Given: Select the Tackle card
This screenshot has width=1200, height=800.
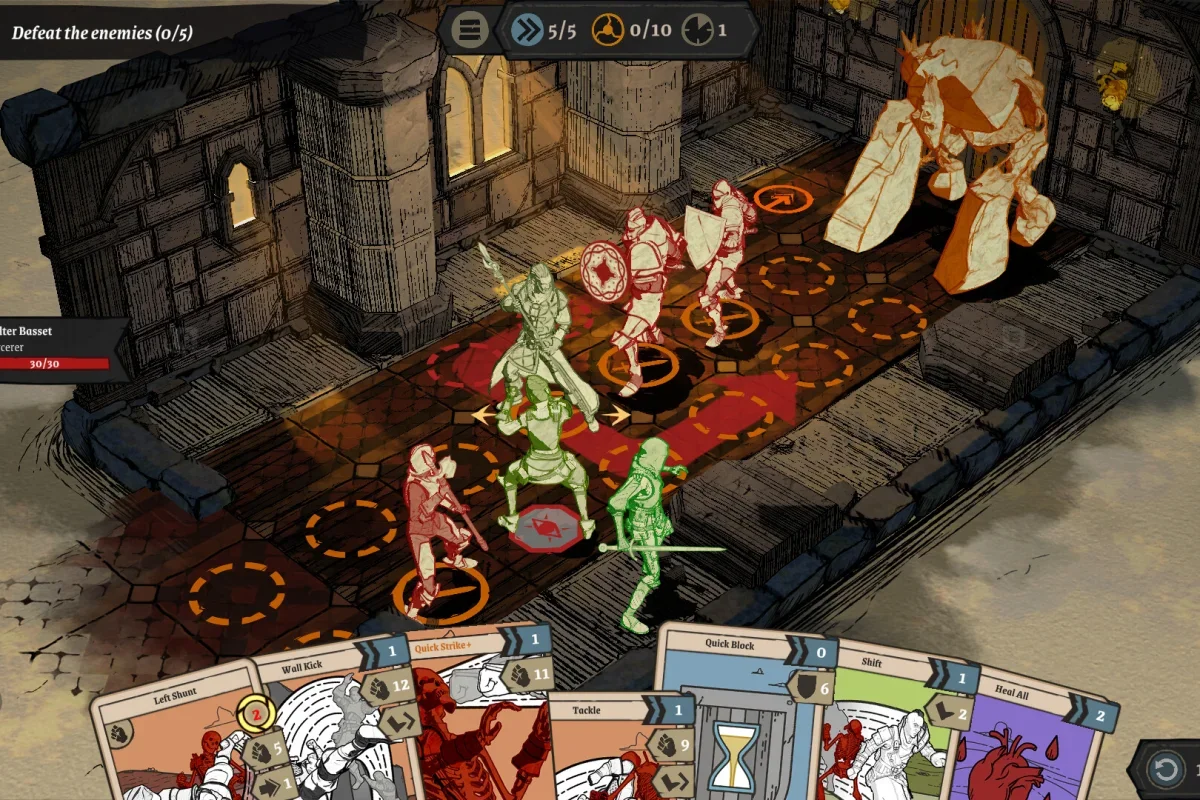Looking at the screenshot, I should [600, 750].
